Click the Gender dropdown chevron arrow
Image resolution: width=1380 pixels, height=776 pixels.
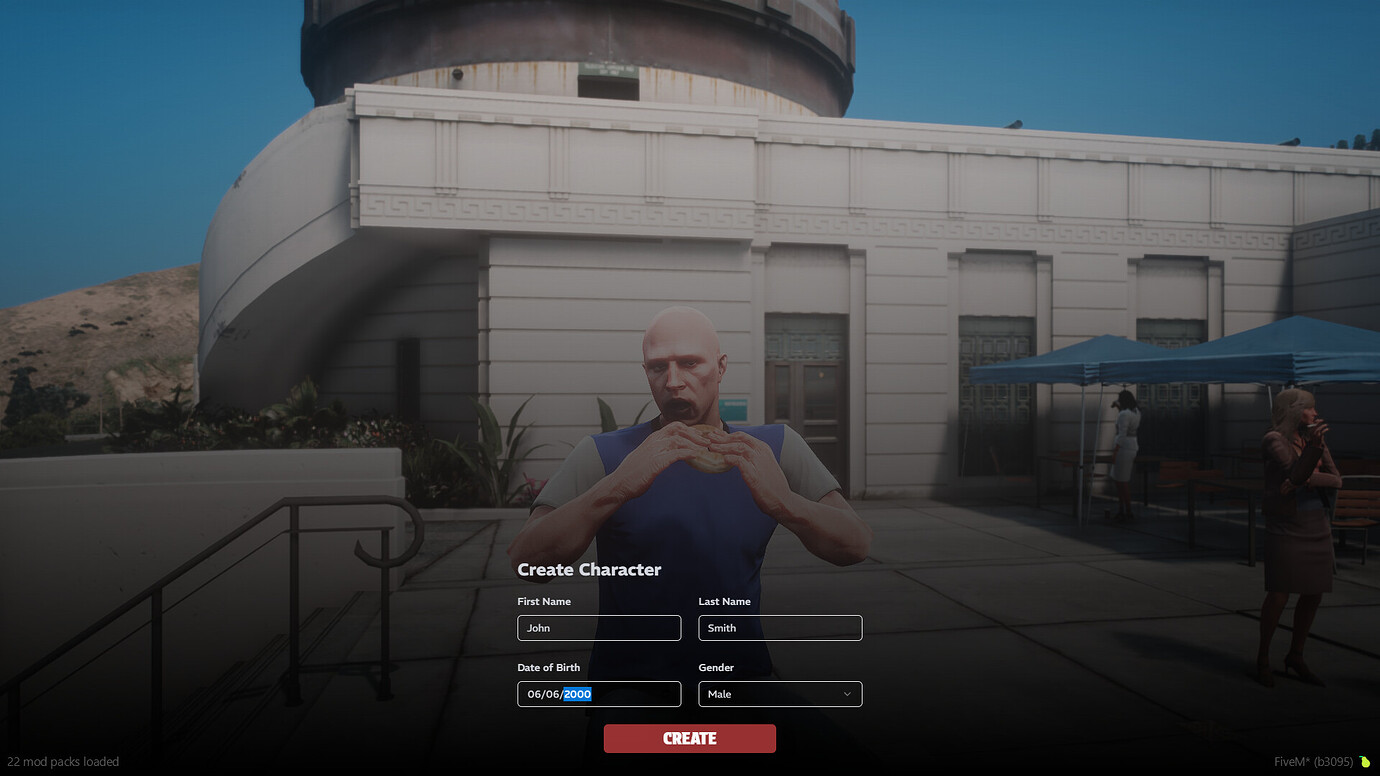(848, 694)
